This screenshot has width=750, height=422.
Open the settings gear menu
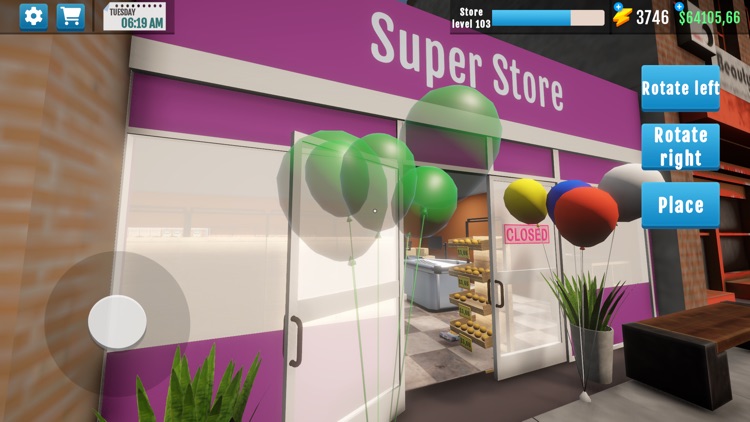(x=34, y=17)
